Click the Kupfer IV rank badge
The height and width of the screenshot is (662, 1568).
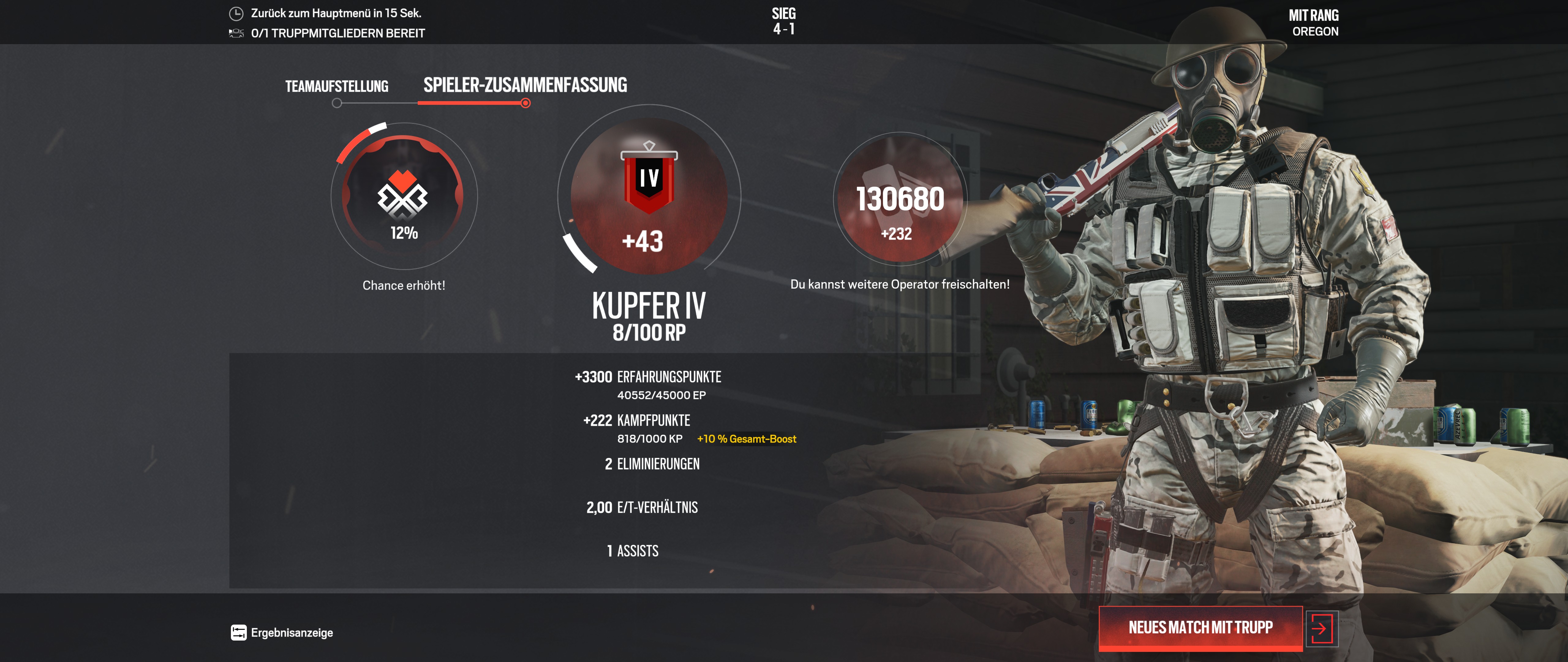[x=649, y=181]
